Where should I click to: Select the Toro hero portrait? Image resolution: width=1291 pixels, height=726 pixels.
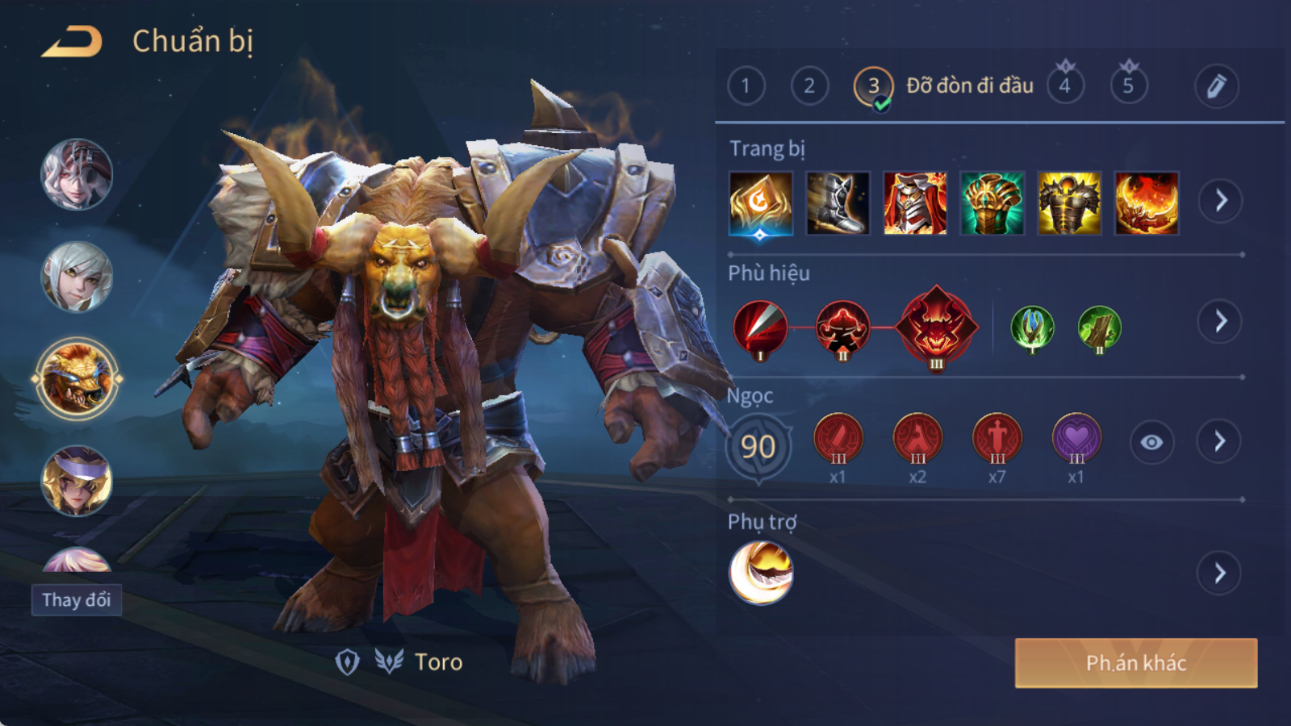pos(77,379)
